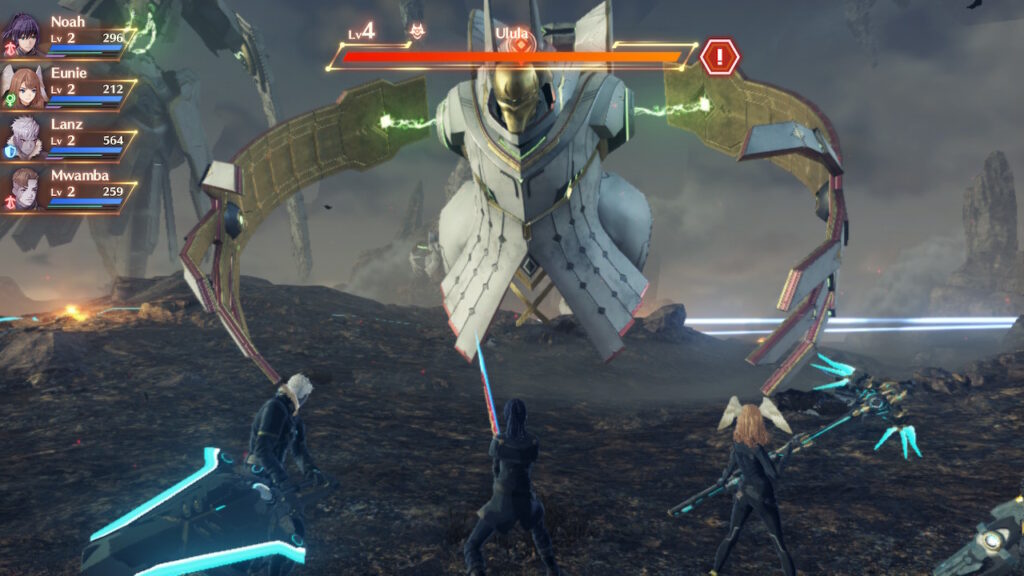The image size is (1024, 576).
Task: Select Noah's party member panel
Action: click(x=68, y=35)
